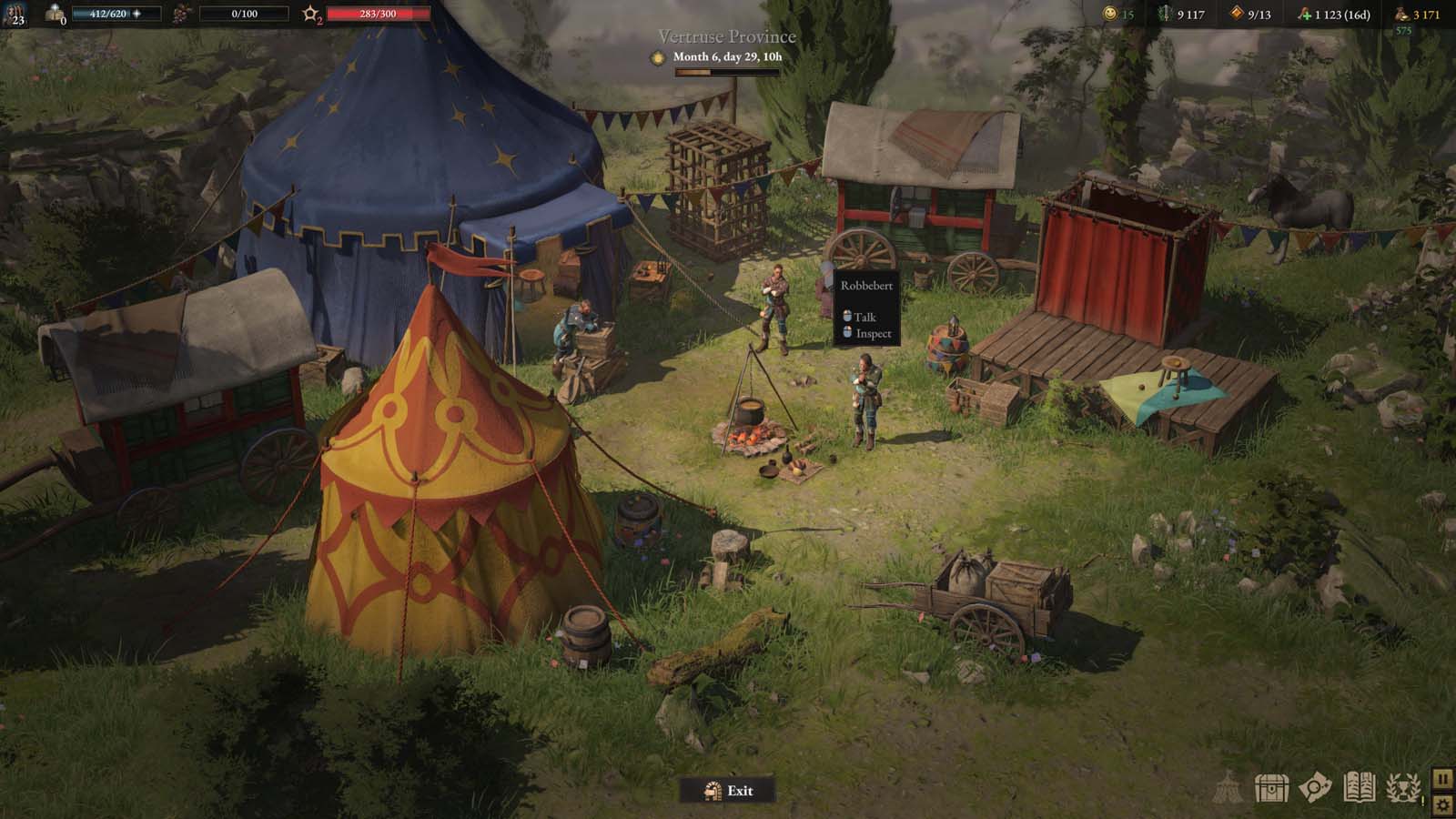Viewport: 1456px width, 819px height.
Task: Click the happiness smiley icon
Action: [x=1109, y=14]
